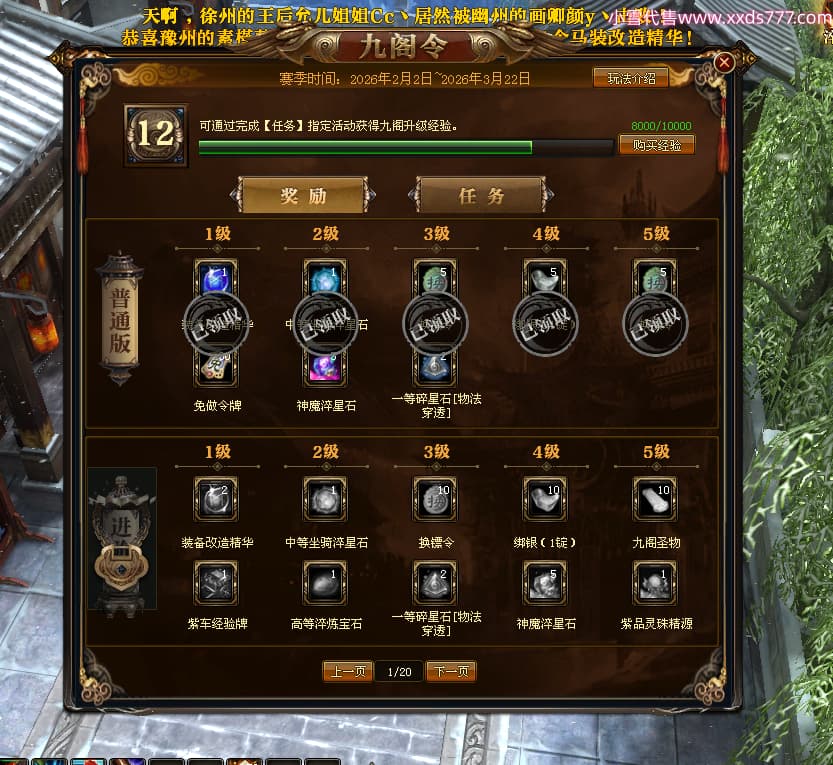833x765 pixels.
Task: Go to the previous page with 上一页
Action: click(348, 671)
